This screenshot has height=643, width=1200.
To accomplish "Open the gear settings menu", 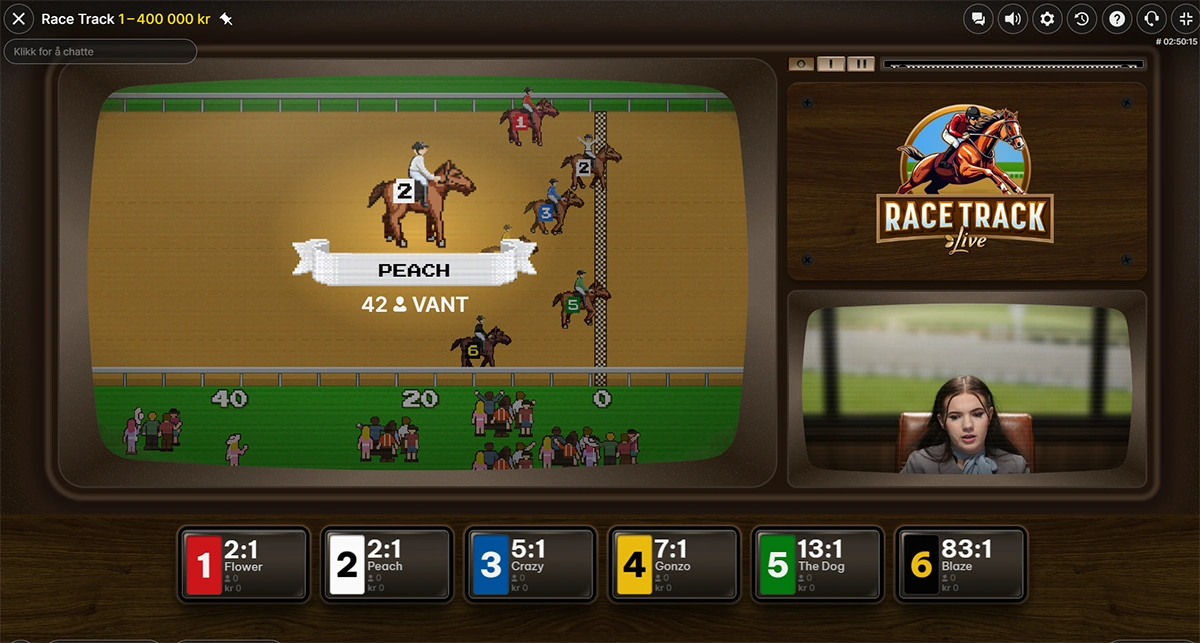I will 1047,19.
